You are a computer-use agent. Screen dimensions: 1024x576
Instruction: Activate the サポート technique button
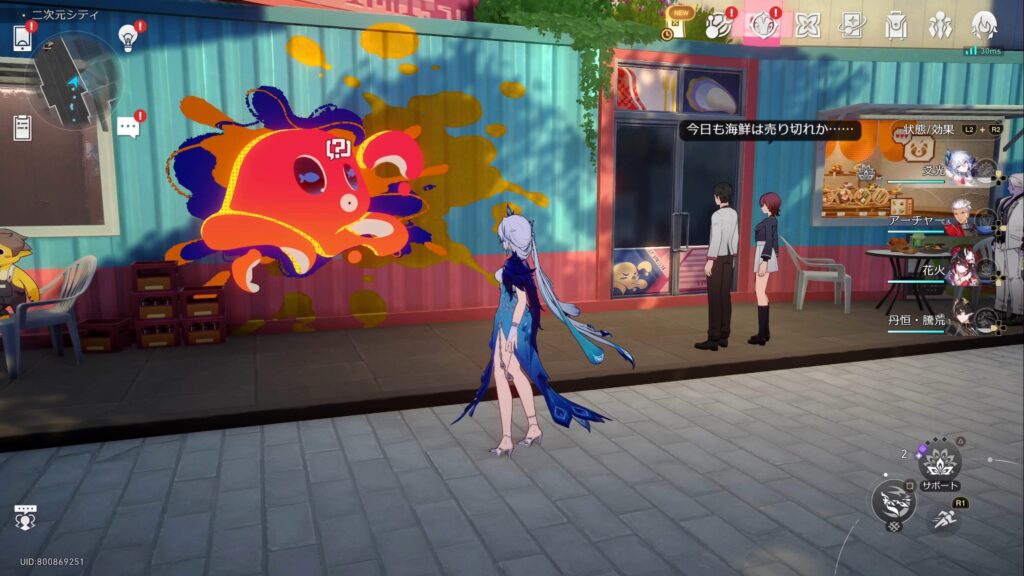pyautogui.click(x=939, y=463)
